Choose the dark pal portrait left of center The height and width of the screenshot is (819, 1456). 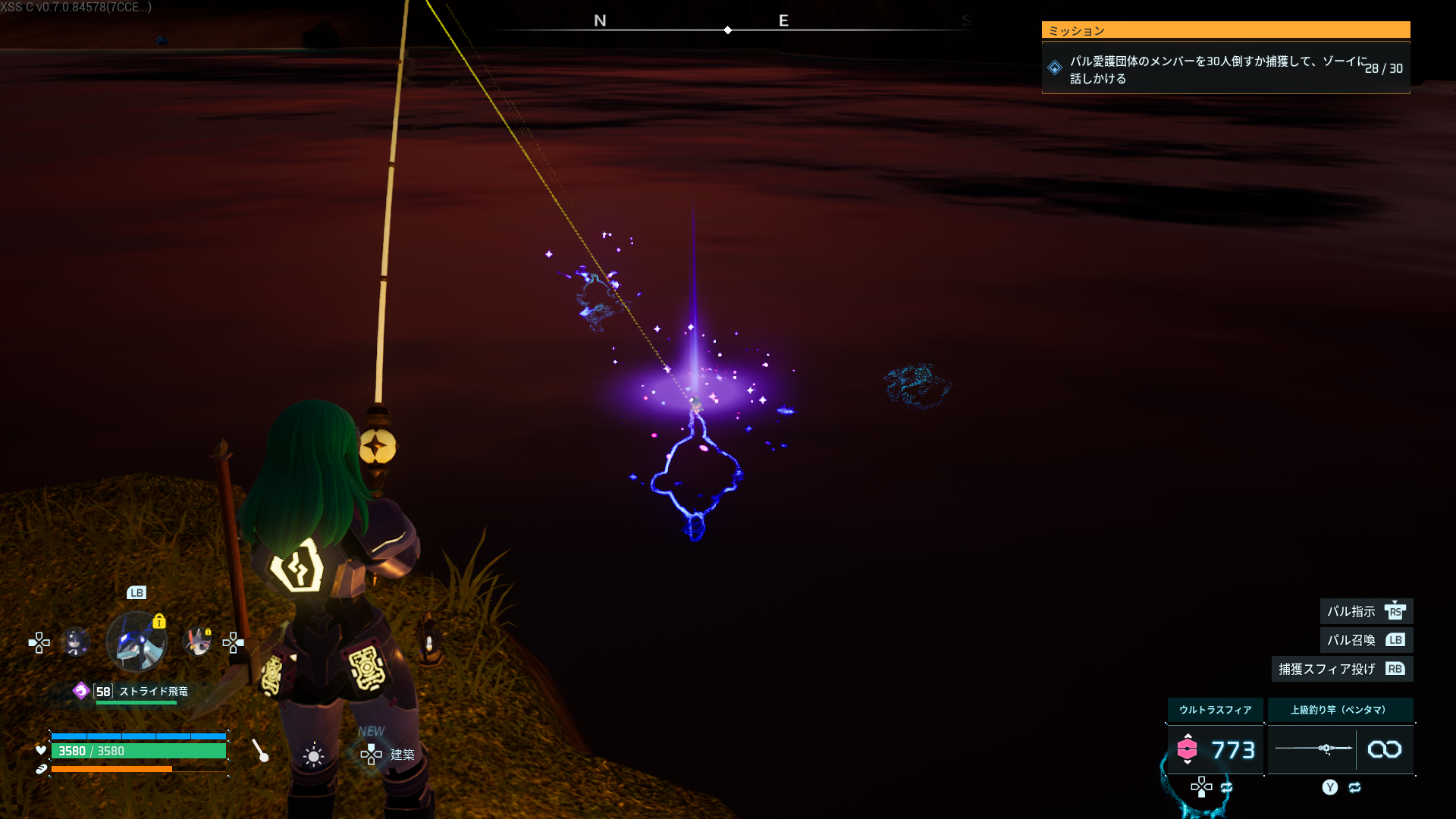(75, 642)
